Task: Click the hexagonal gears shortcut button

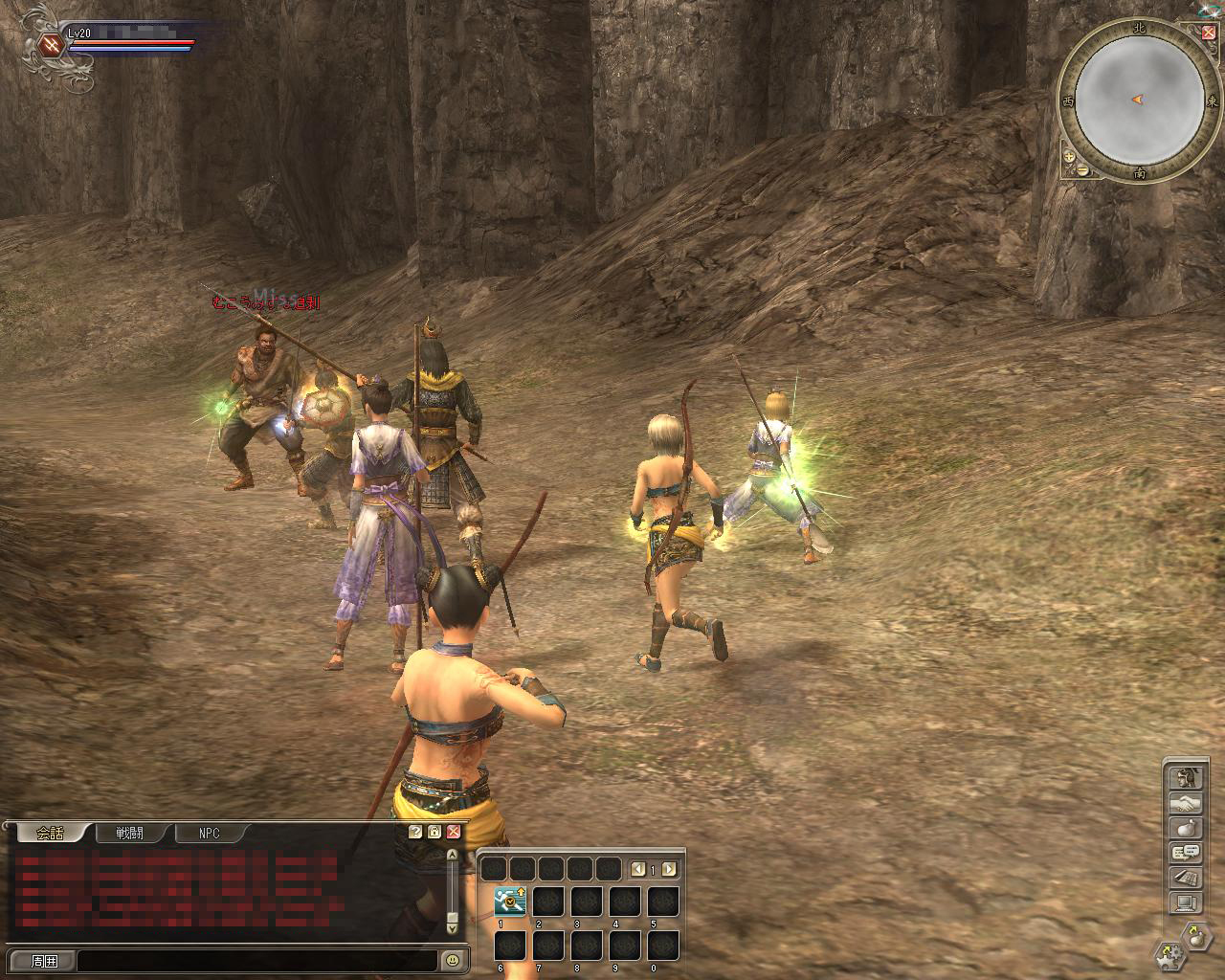Action: point(1169,953)
